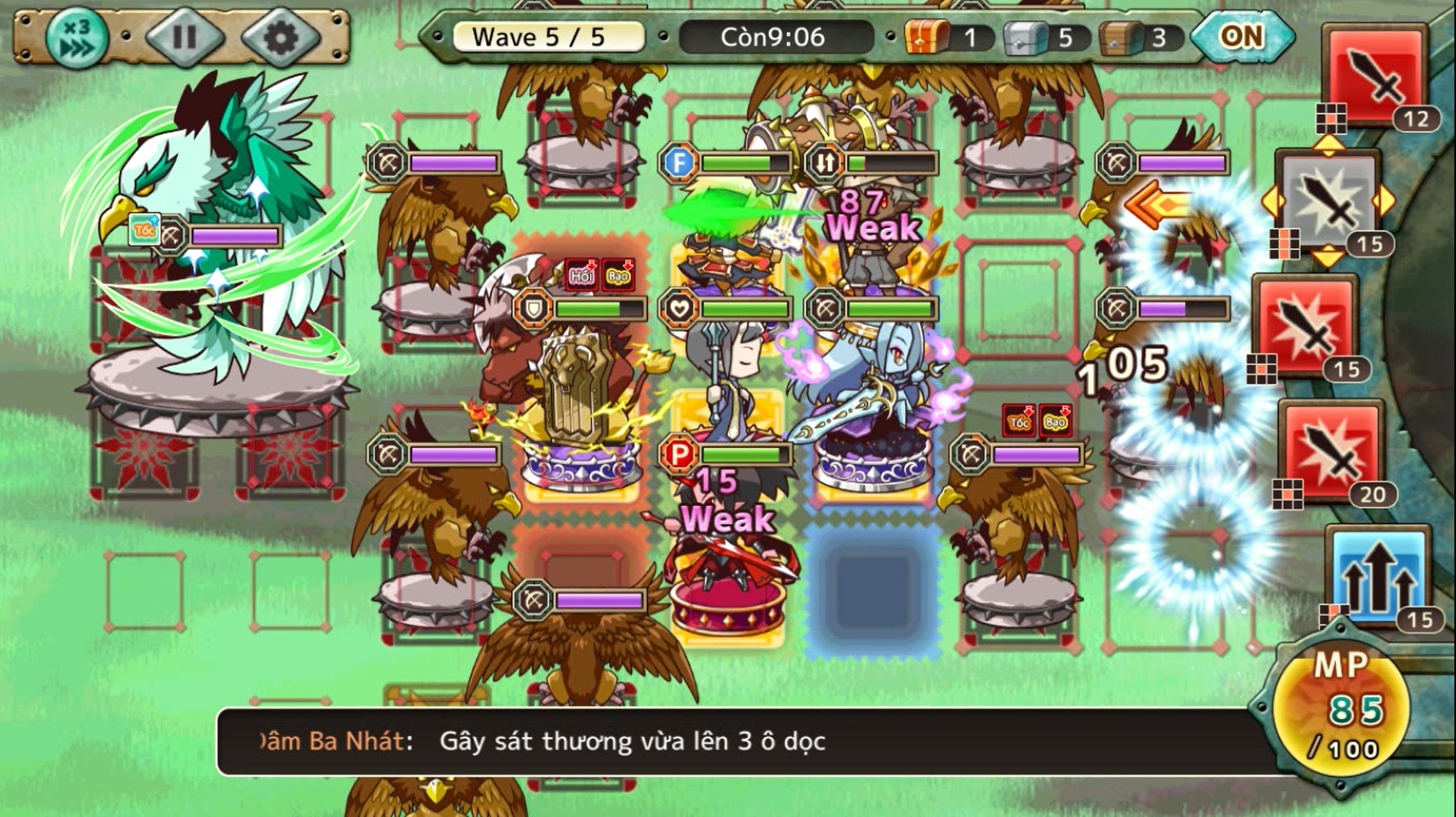Viewport: 1456px width, 817px height.
Task: Pause the battle
Action: point(184,37)
